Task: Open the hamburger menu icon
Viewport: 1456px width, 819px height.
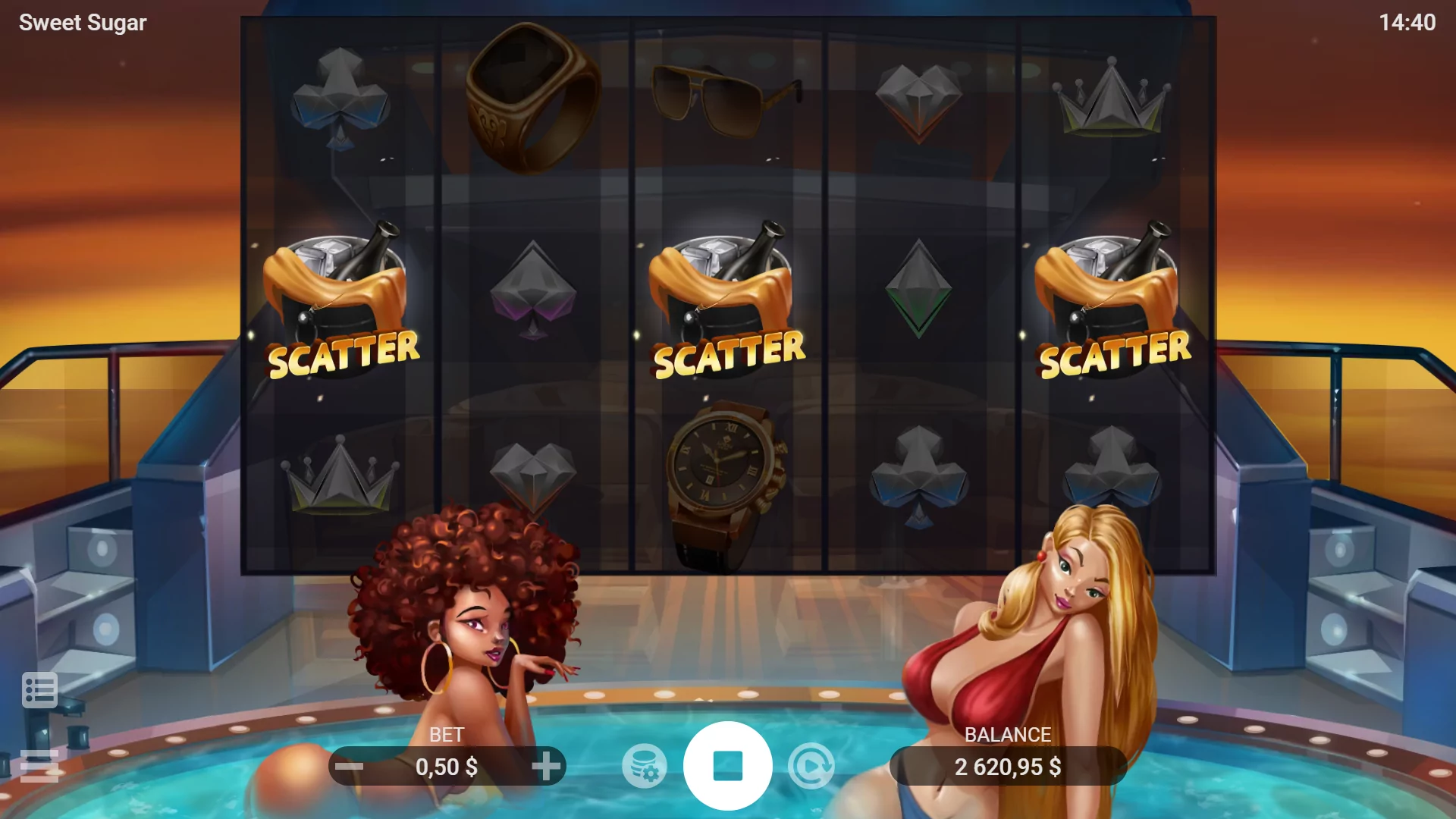Action: click(x=39, y=766)
